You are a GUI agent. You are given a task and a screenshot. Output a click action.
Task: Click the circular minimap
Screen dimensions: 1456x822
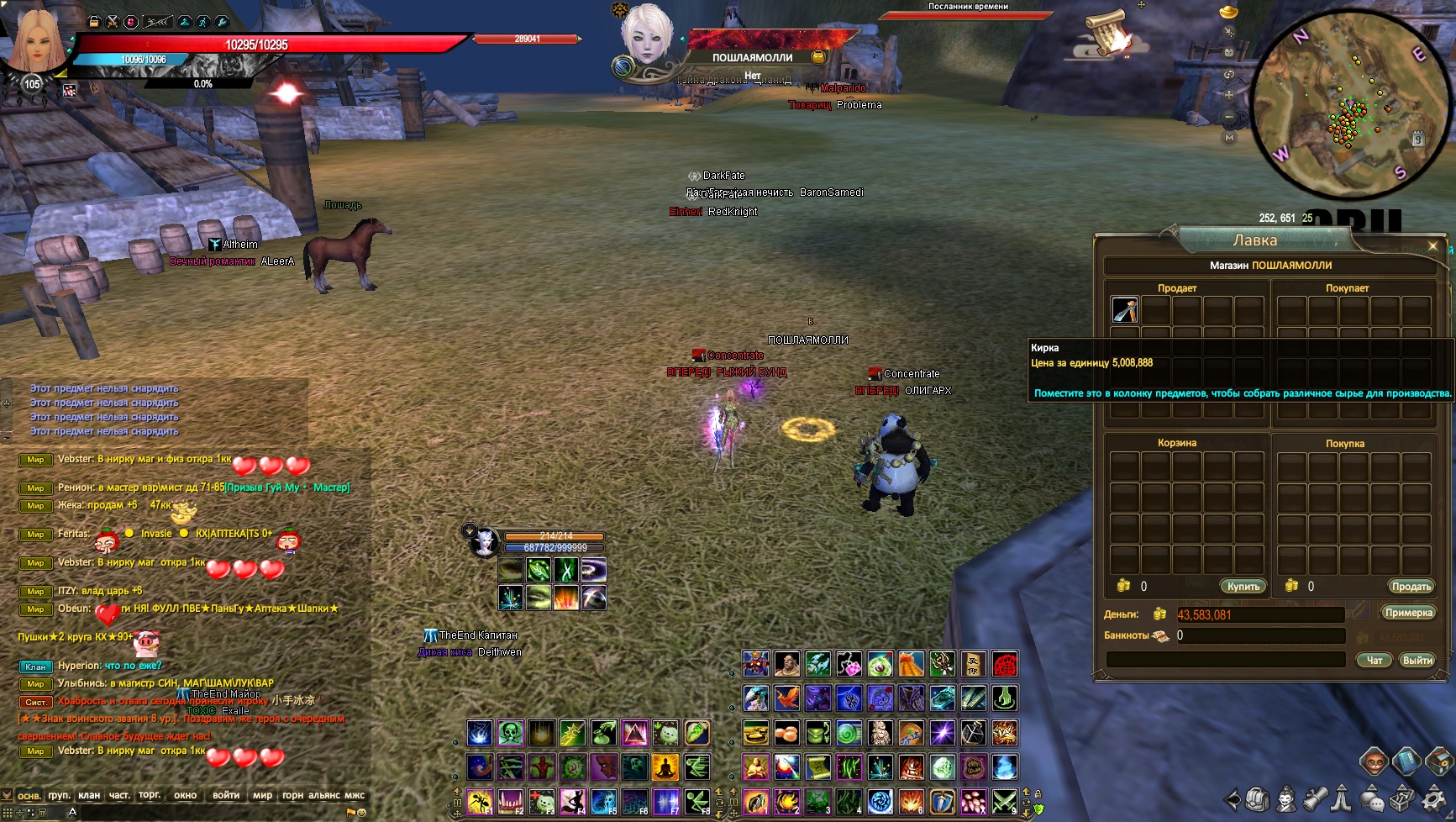coord(1351,105)
